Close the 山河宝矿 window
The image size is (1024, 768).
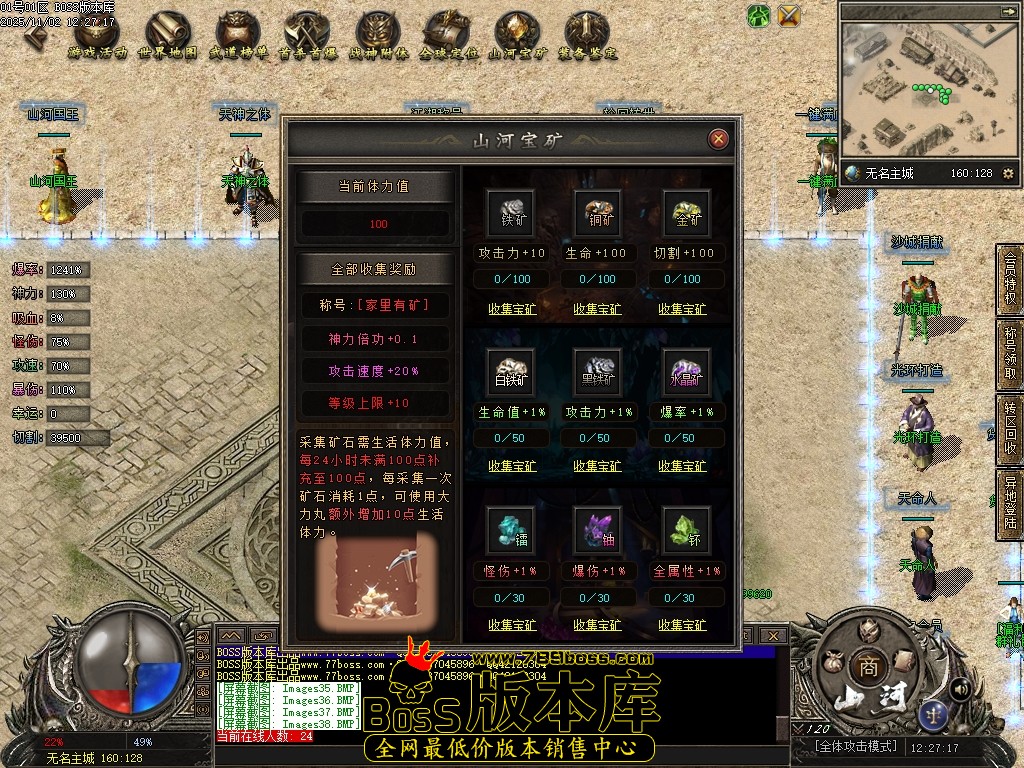[x=717, y=139]
